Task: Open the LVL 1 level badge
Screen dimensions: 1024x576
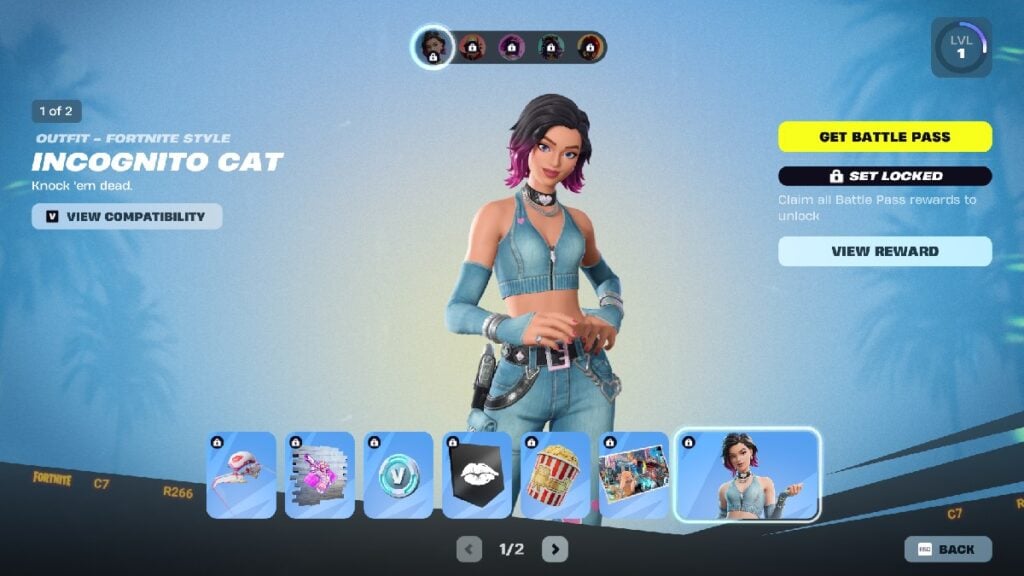Action: (x=961, y=47)
